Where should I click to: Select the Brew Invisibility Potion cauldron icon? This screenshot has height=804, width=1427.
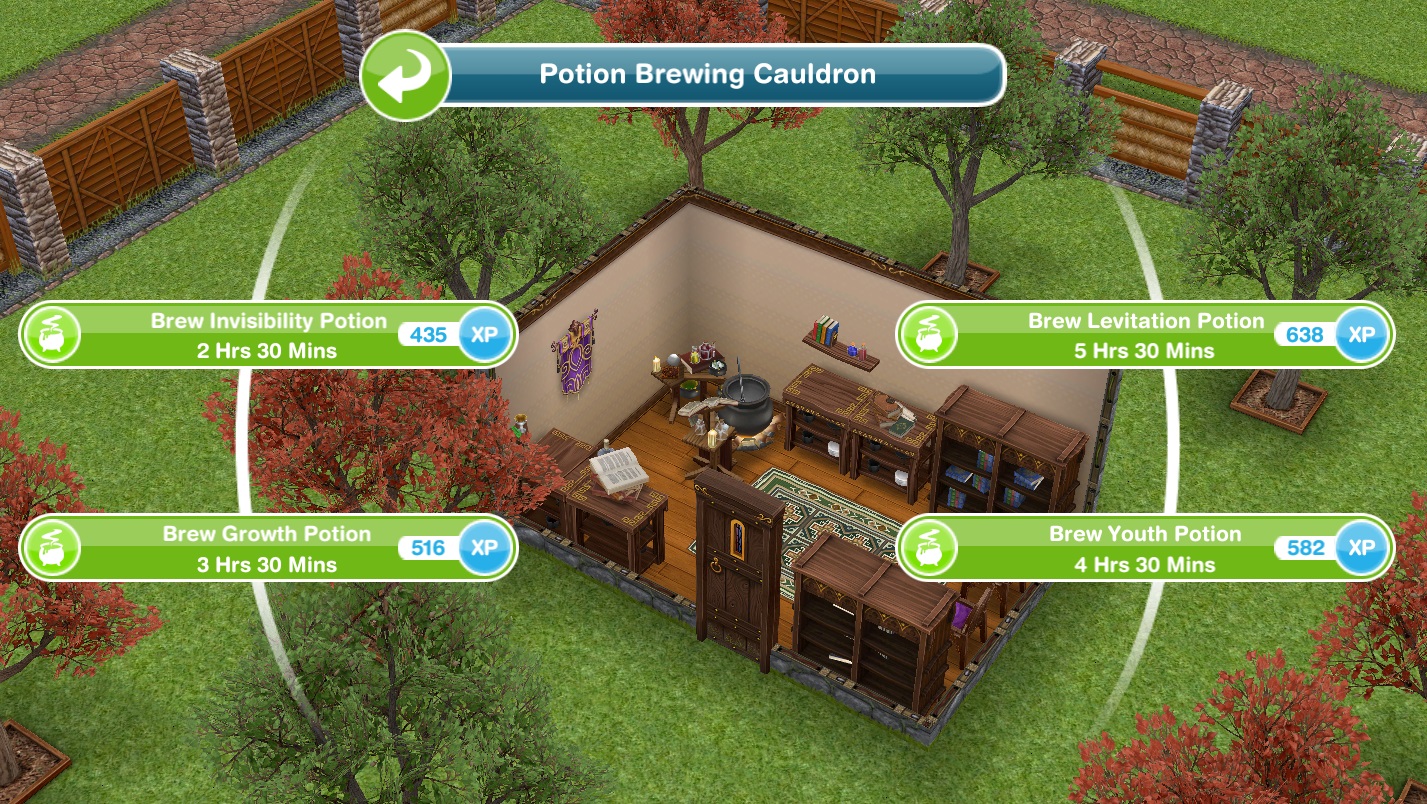[x=50, y=334]
